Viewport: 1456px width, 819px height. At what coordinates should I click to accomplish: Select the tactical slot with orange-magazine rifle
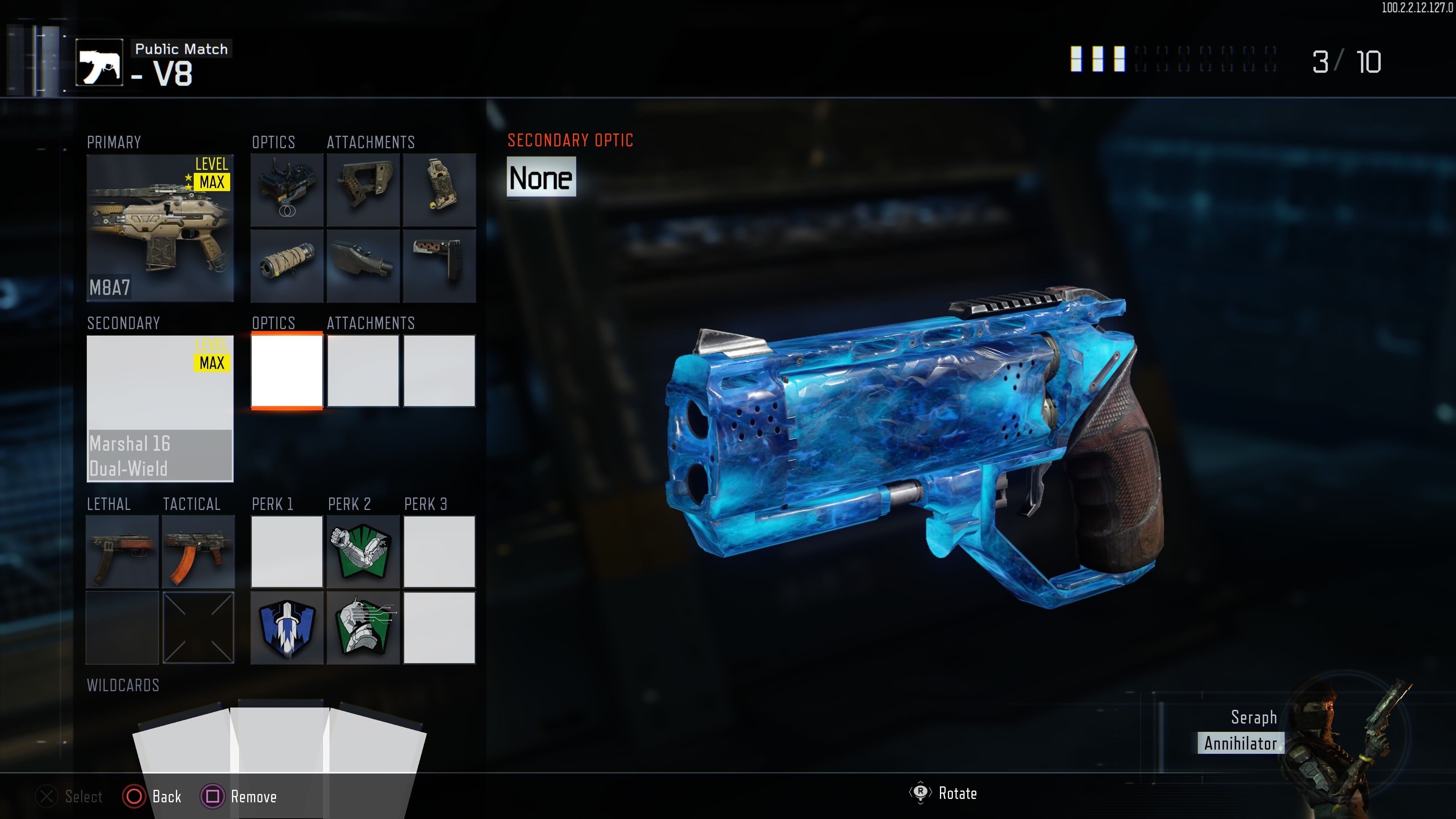pos(198,552)
